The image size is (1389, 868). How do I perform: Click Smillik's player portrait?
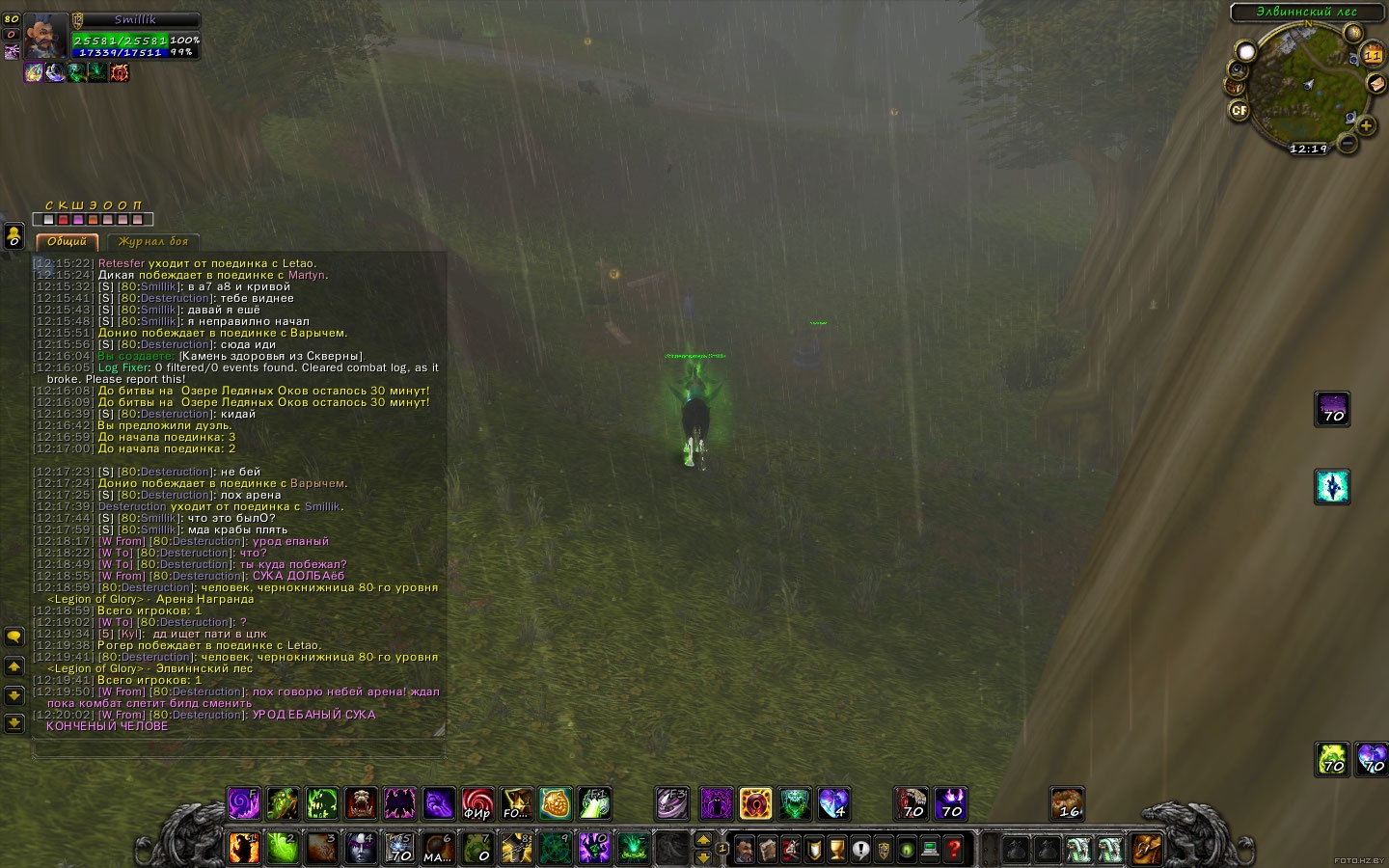click(x=45, y=37)
